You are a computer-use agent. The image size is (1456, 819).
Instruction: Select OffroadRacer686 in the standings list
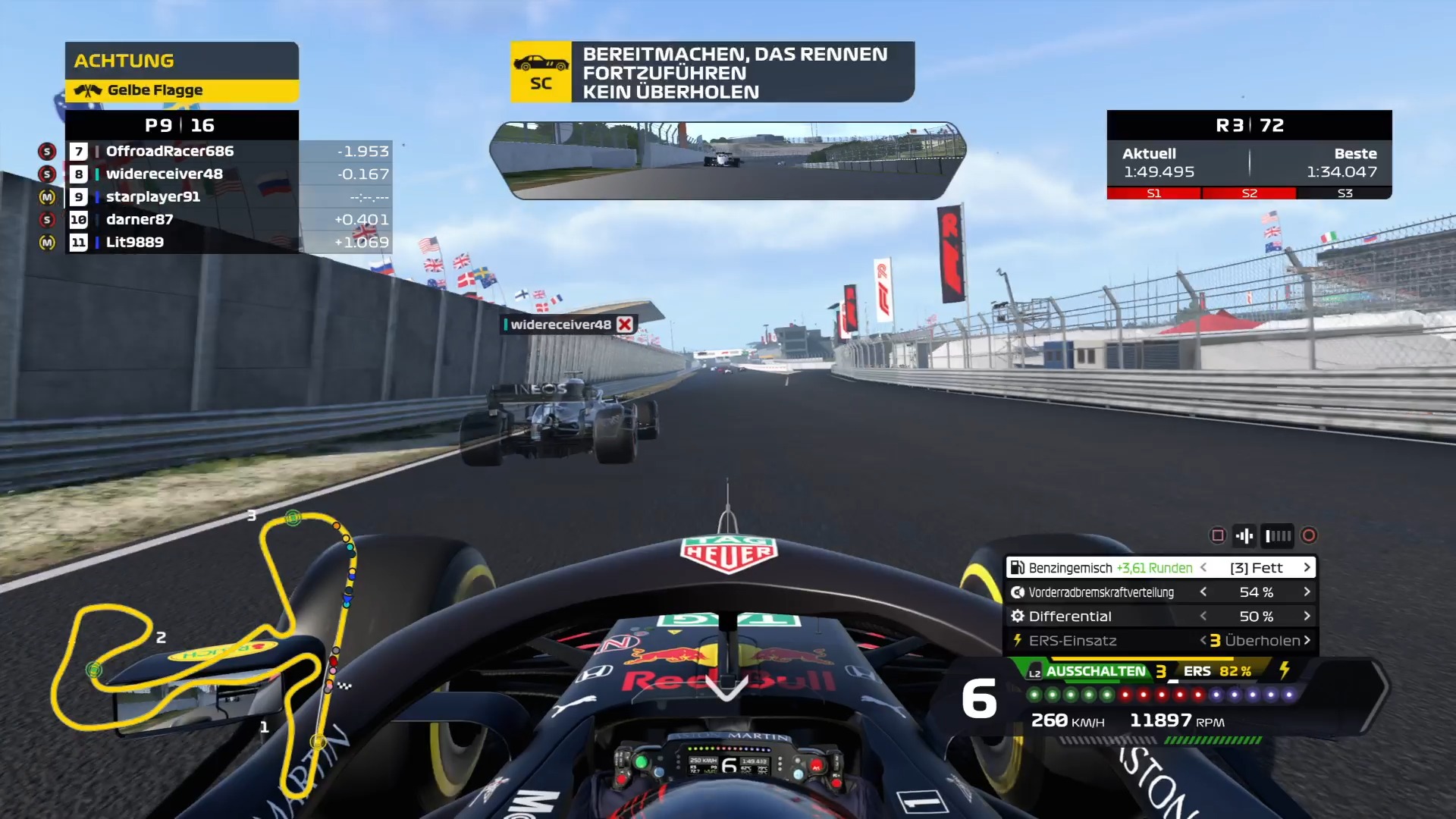pyautogui.click(x=170, y=151)
